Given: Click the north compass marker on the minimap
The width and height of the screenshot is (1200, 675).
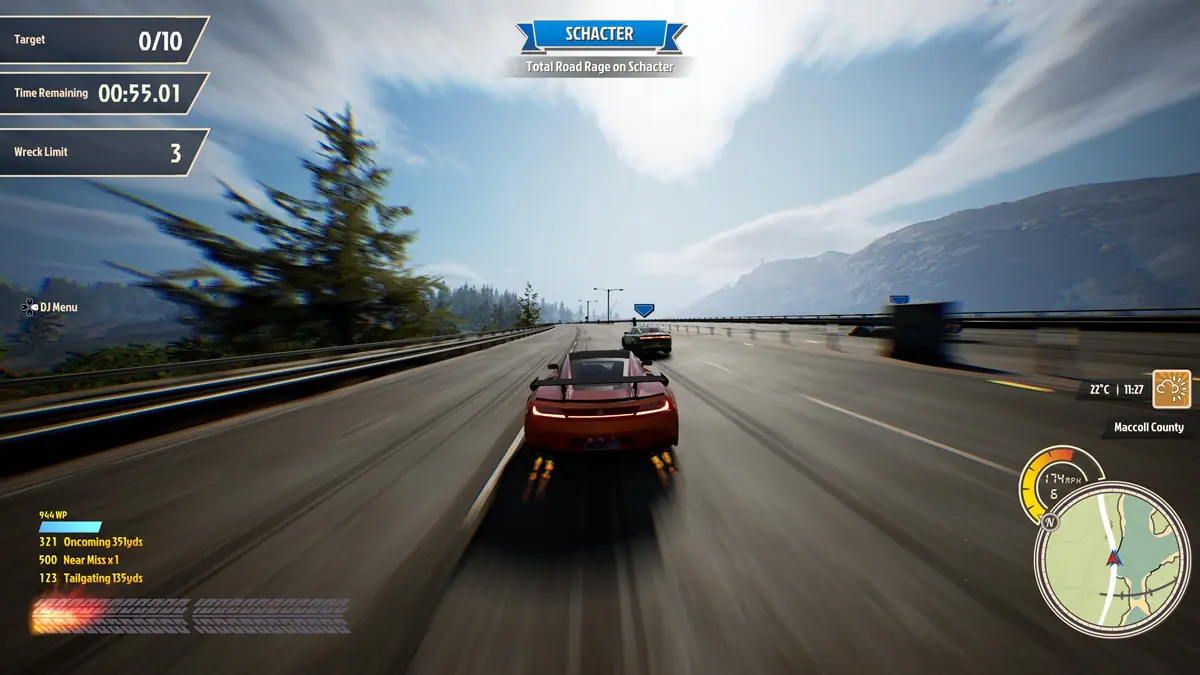Looking at the screenshot, I should [x=1049, y=522].
